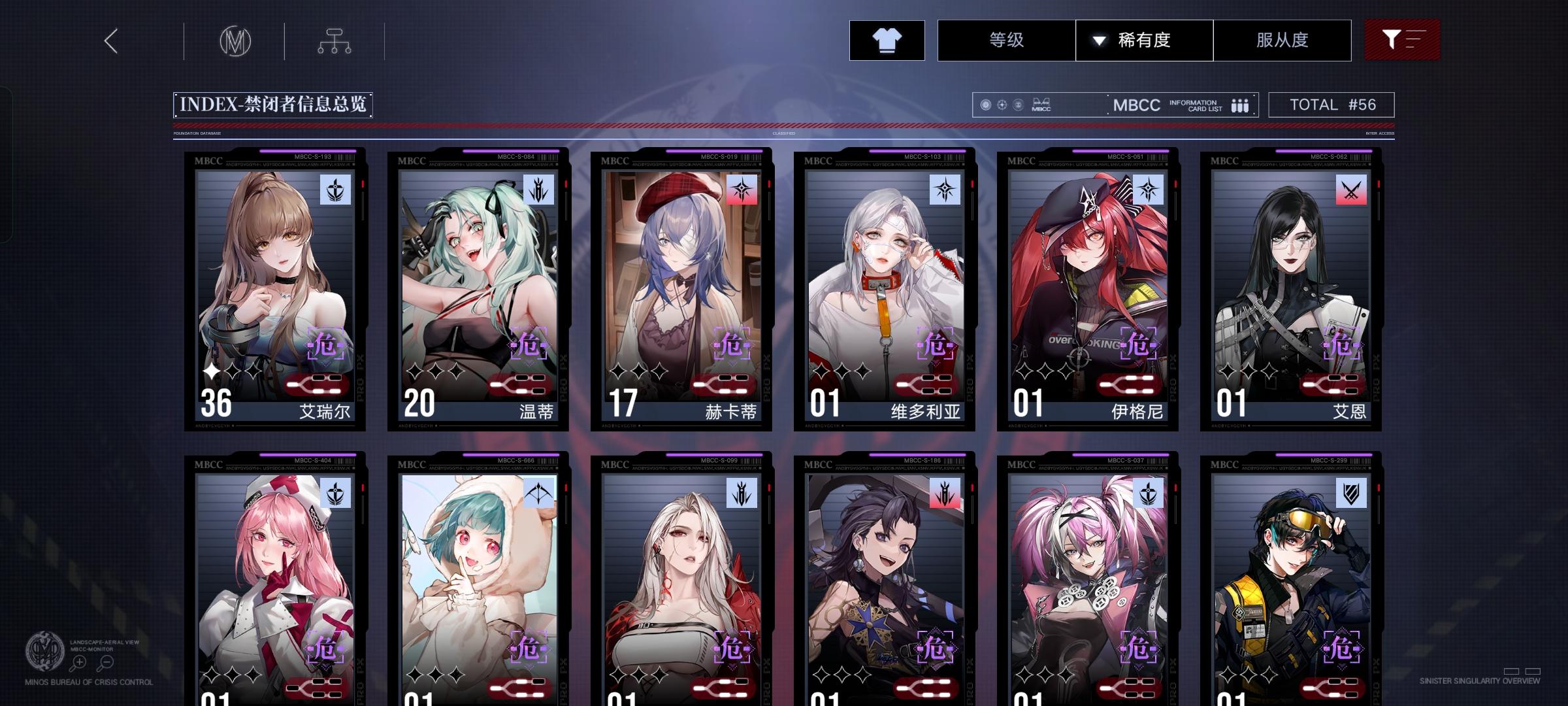Expand the 稀有度 rarity sort dropdown
The height and width of the screenshot is (706, 1568).
pos(1144,40)
